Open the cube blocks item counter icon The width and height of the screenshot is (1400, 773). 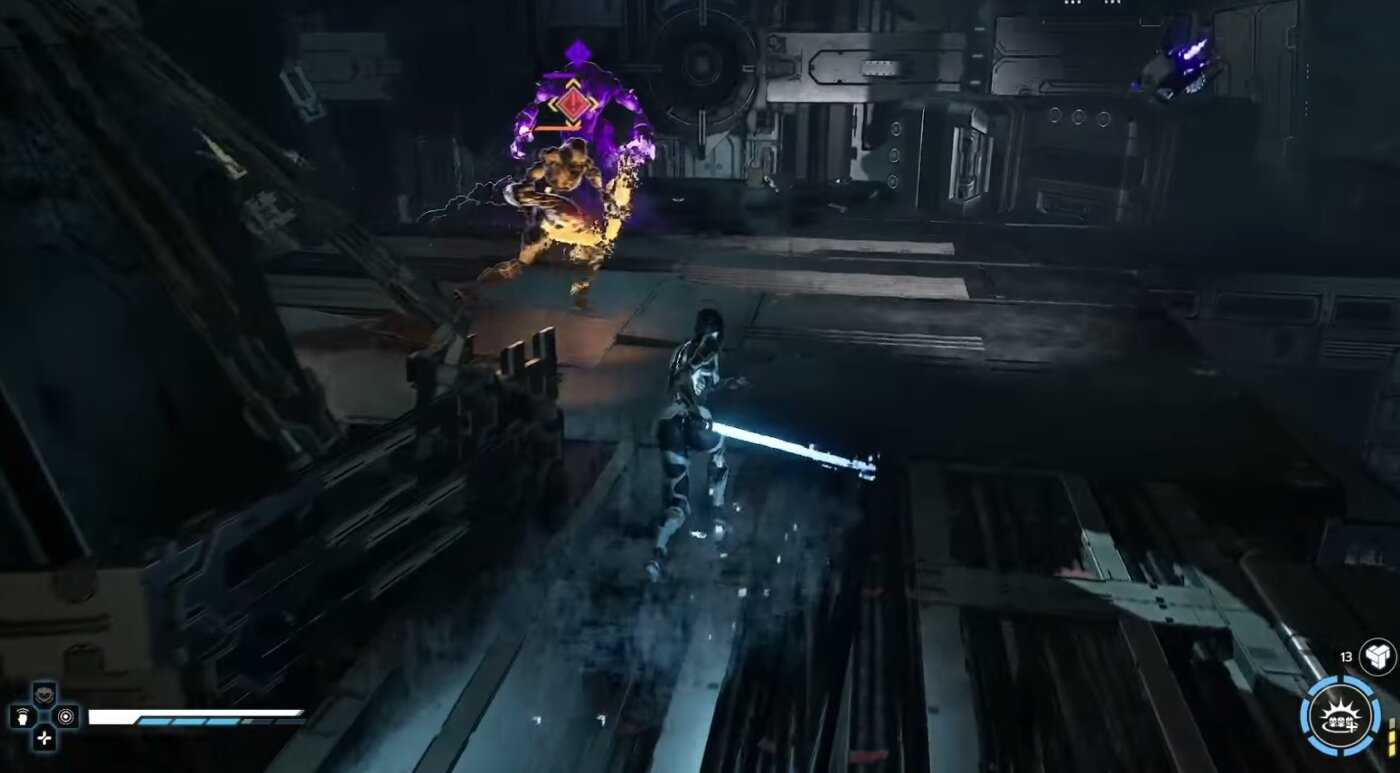[x=1376, y=657]
